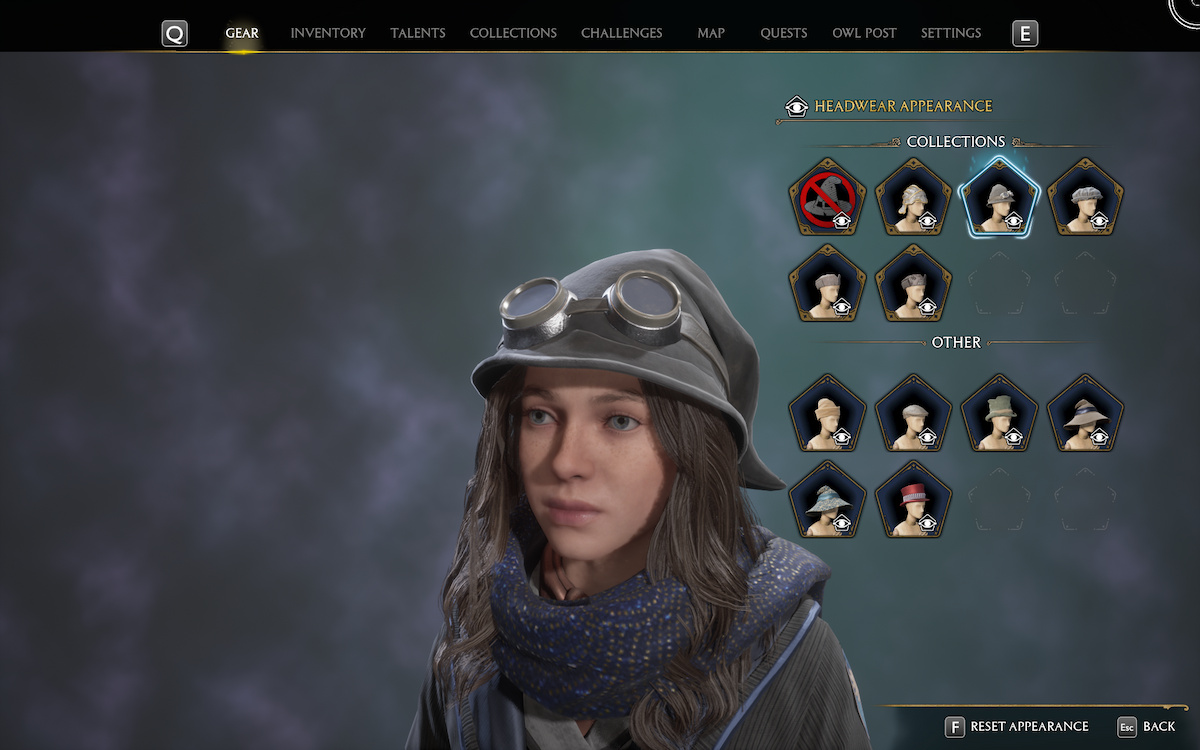Screen dimensions: 1200x750
Task: Select the highlighted grey goggle hat appearance
Action: point(999,197)
